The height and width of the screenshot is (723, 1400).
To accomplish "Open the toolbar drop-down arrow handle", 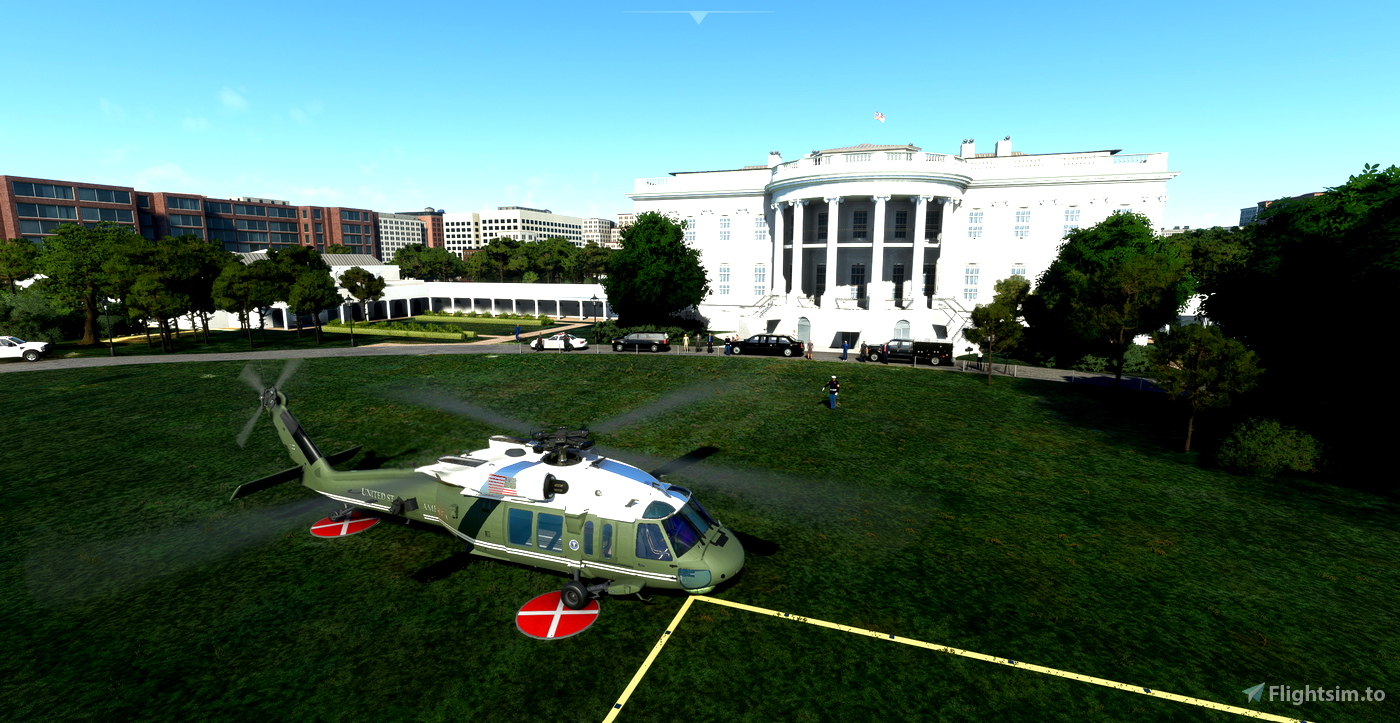I will click(698, 16).
